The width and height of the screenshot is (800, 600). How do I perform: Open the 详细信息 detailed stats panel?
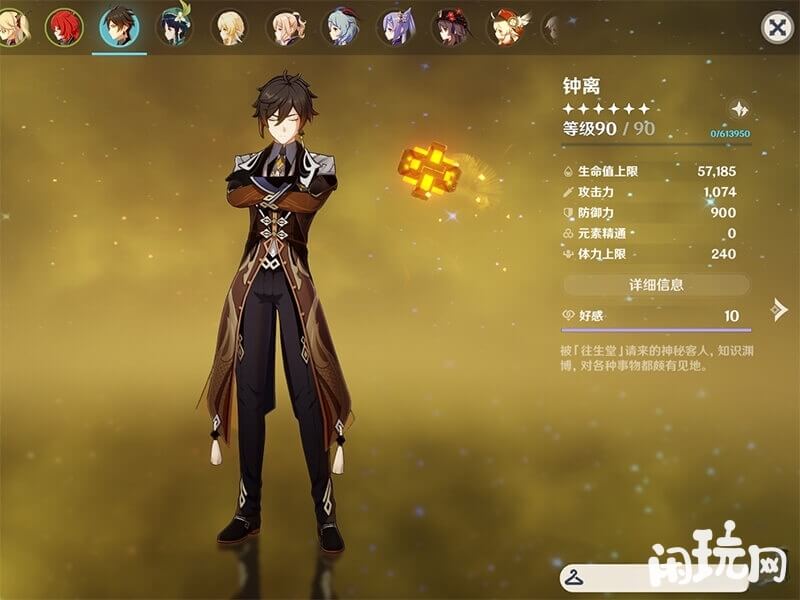[656, 285]
